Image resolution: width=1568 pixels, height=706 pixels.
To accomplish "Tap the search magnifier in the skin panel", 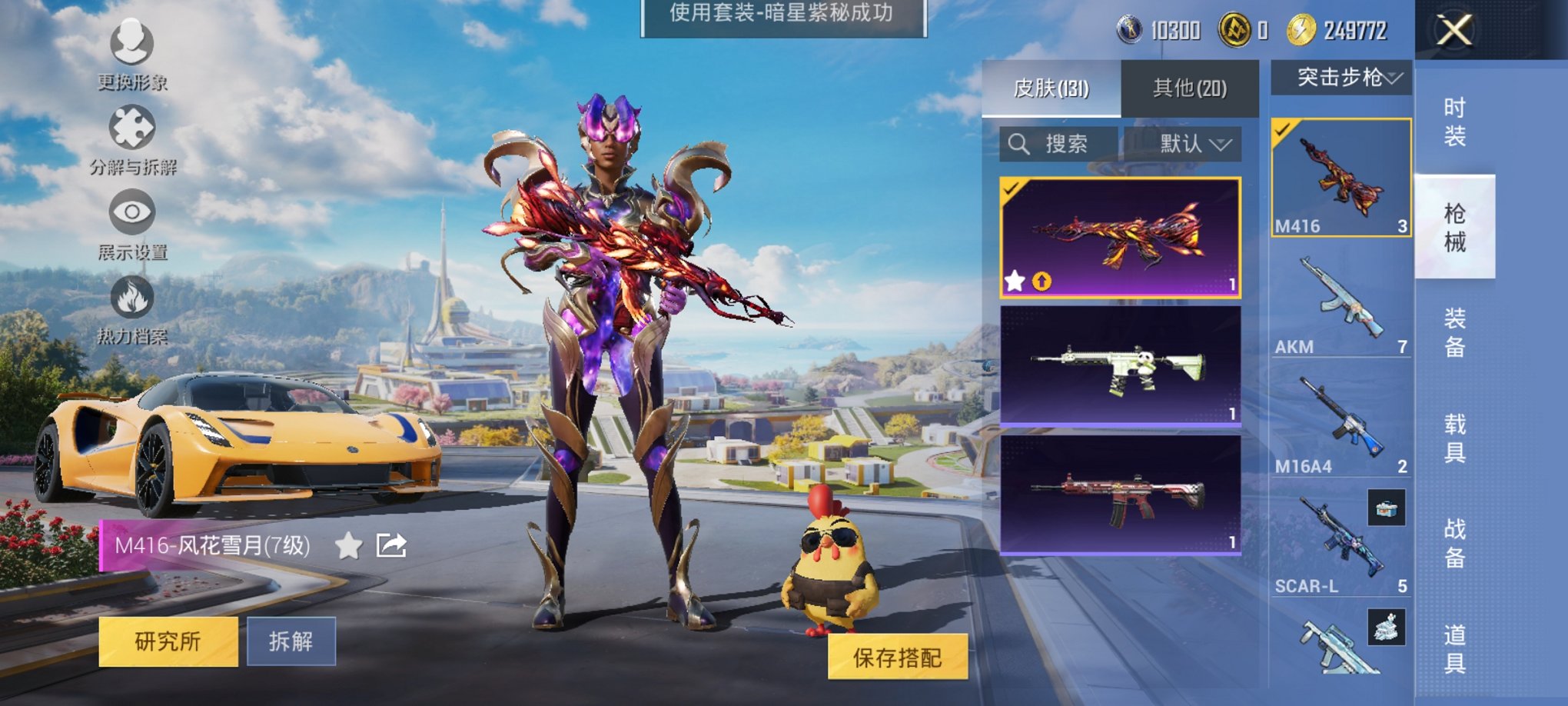I will [x=1019, y=144].
